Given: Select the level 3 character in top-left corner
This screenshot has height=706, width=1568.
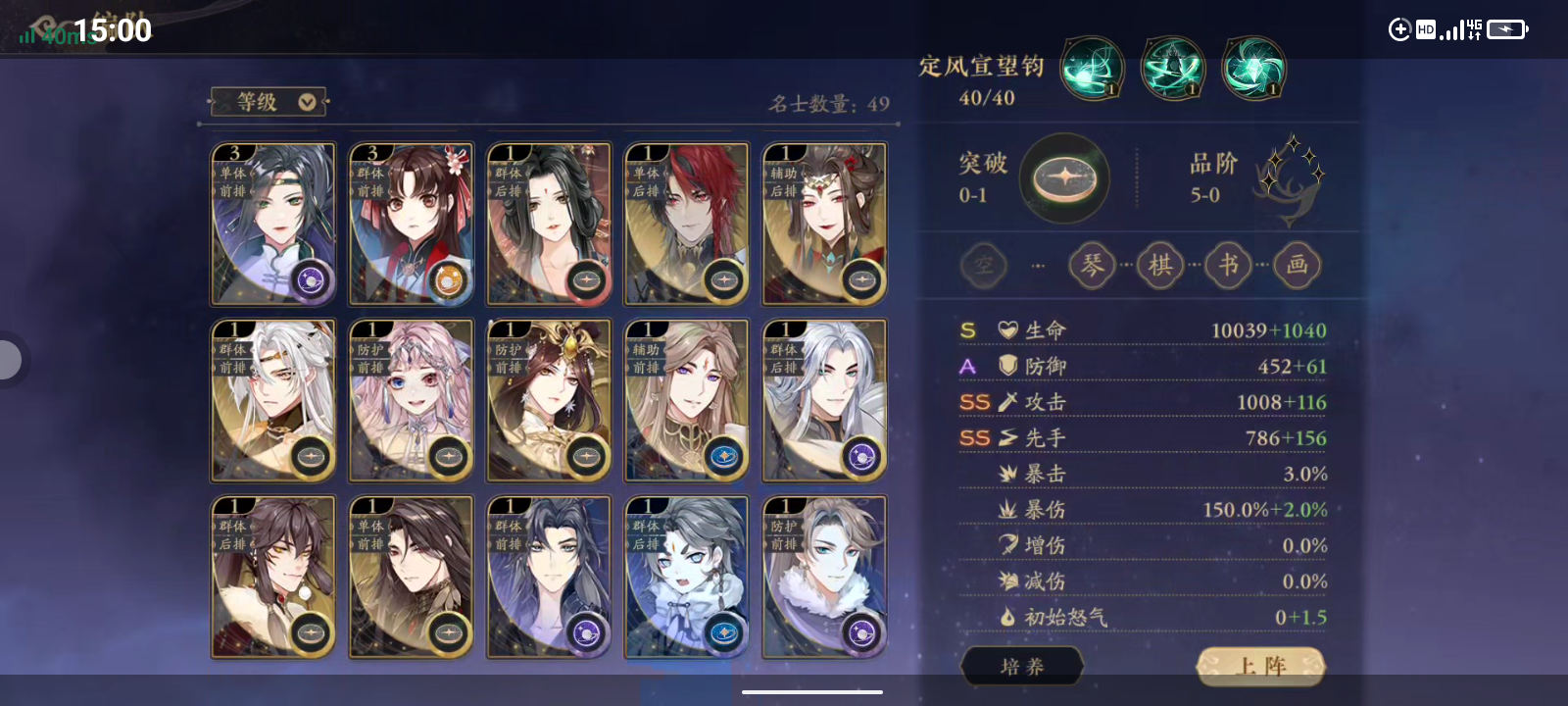Looking at the screenshot, I should click(x=272, y=224).
